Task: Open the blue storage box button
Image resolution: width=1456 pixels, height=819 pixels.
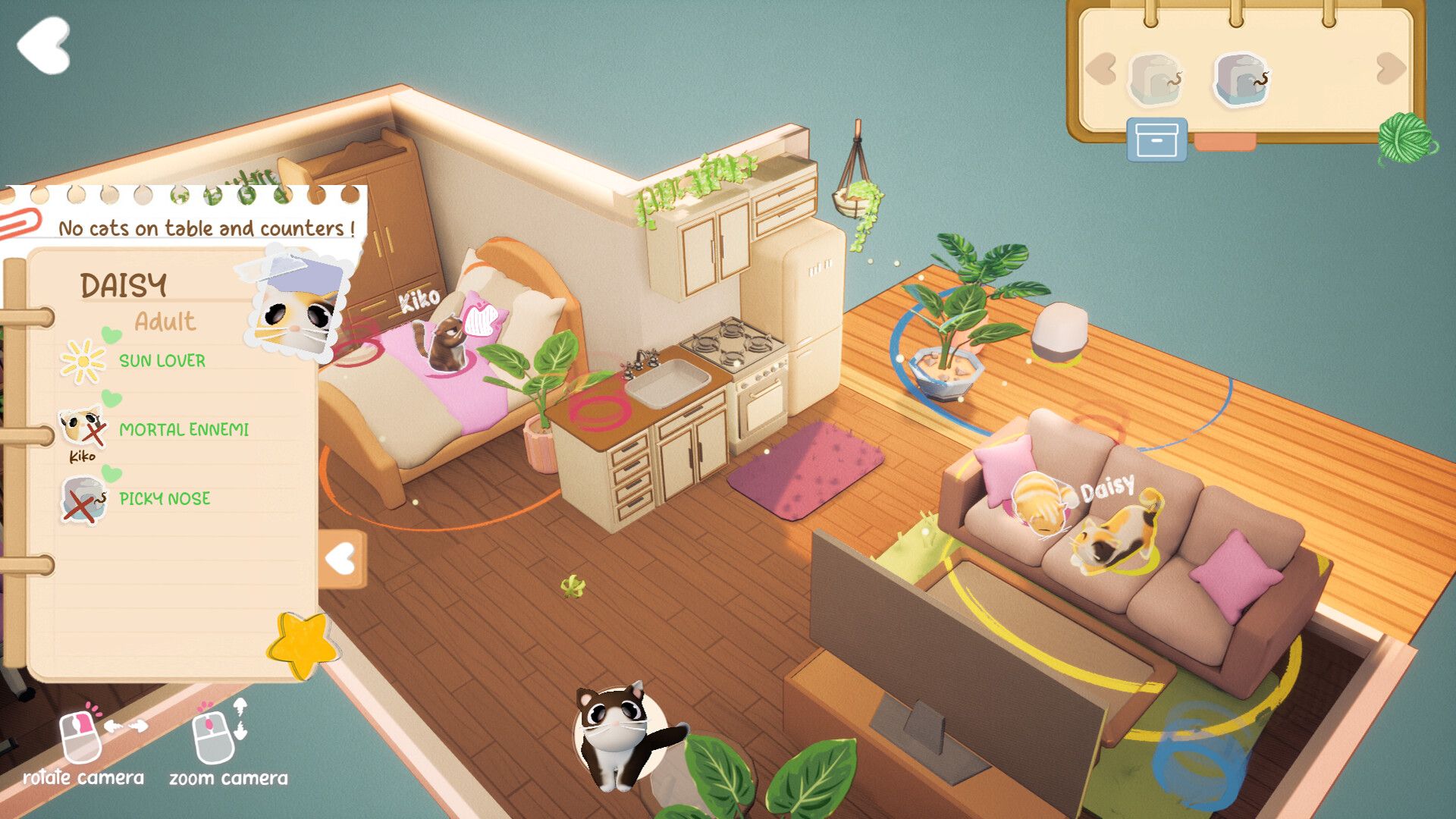Action: point(1156,140)
